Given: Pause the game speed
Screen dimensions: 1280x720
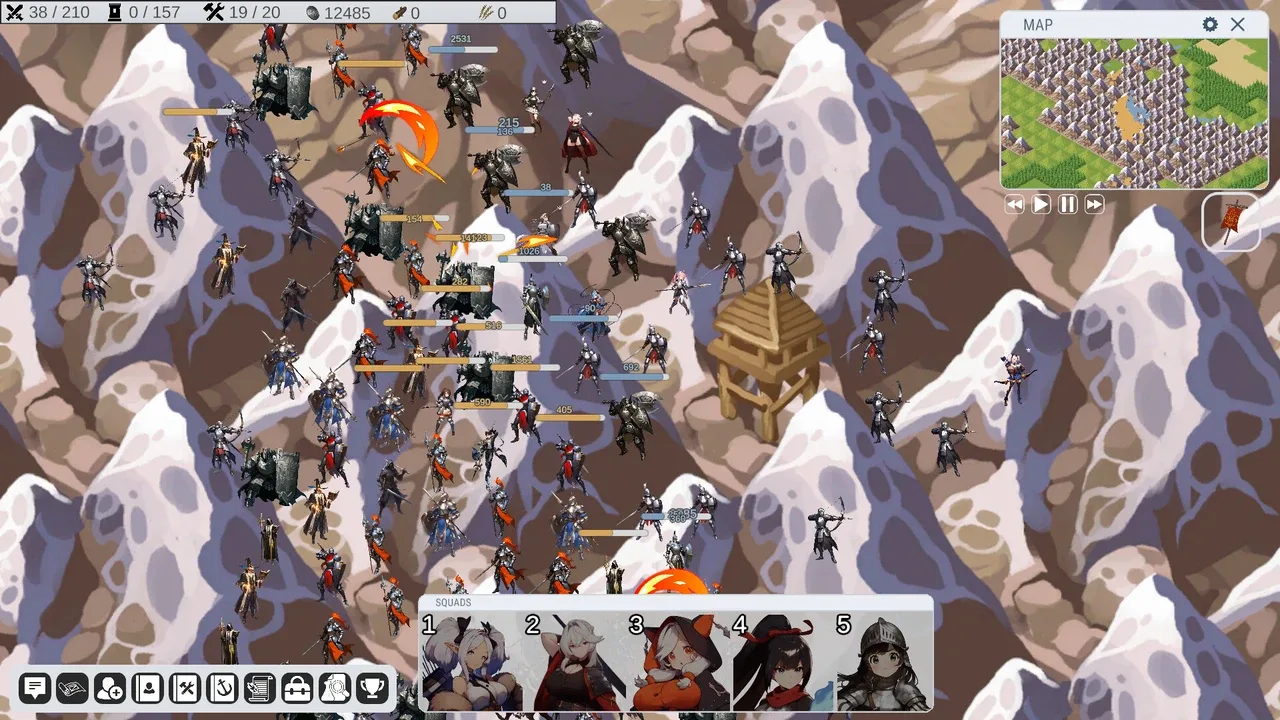Looking at the screenshot, I should [1068, 204].
